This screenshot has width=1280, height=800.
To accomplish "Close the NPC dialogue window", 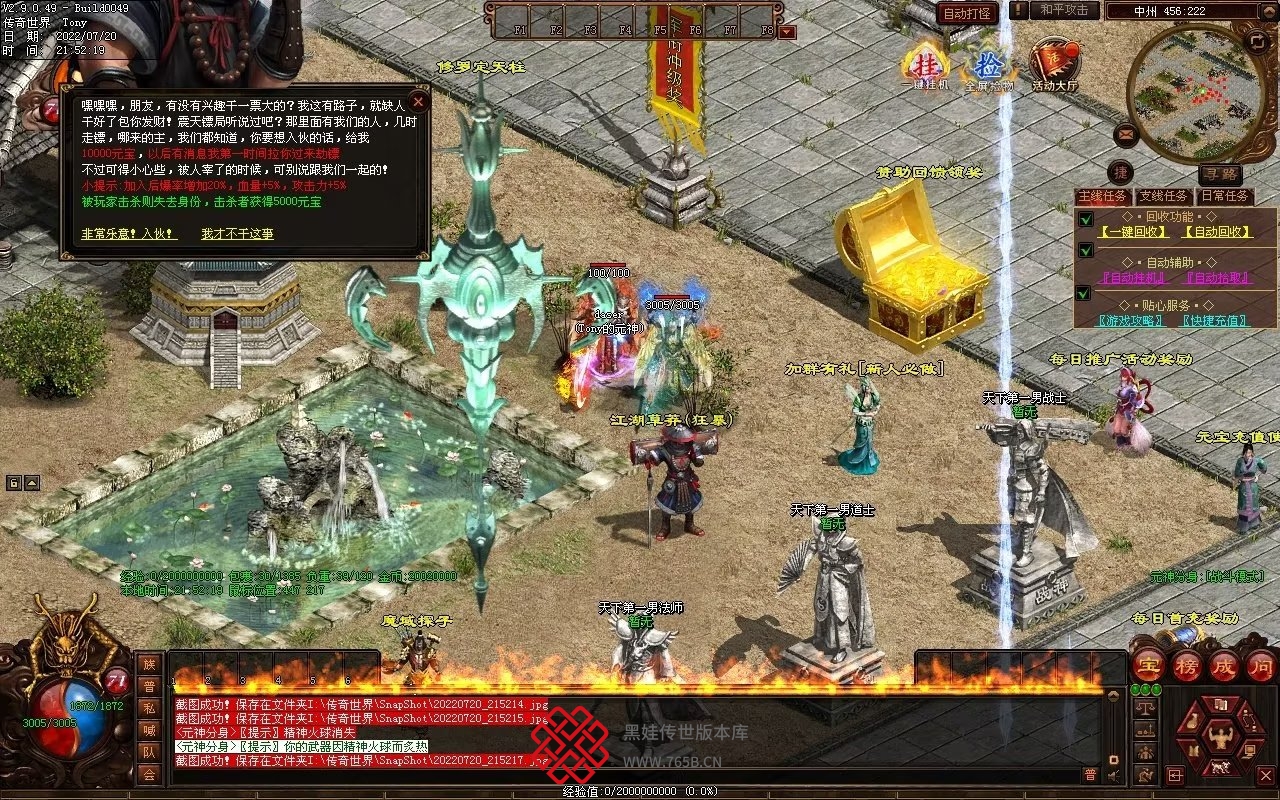I will (x=419, y=101).
